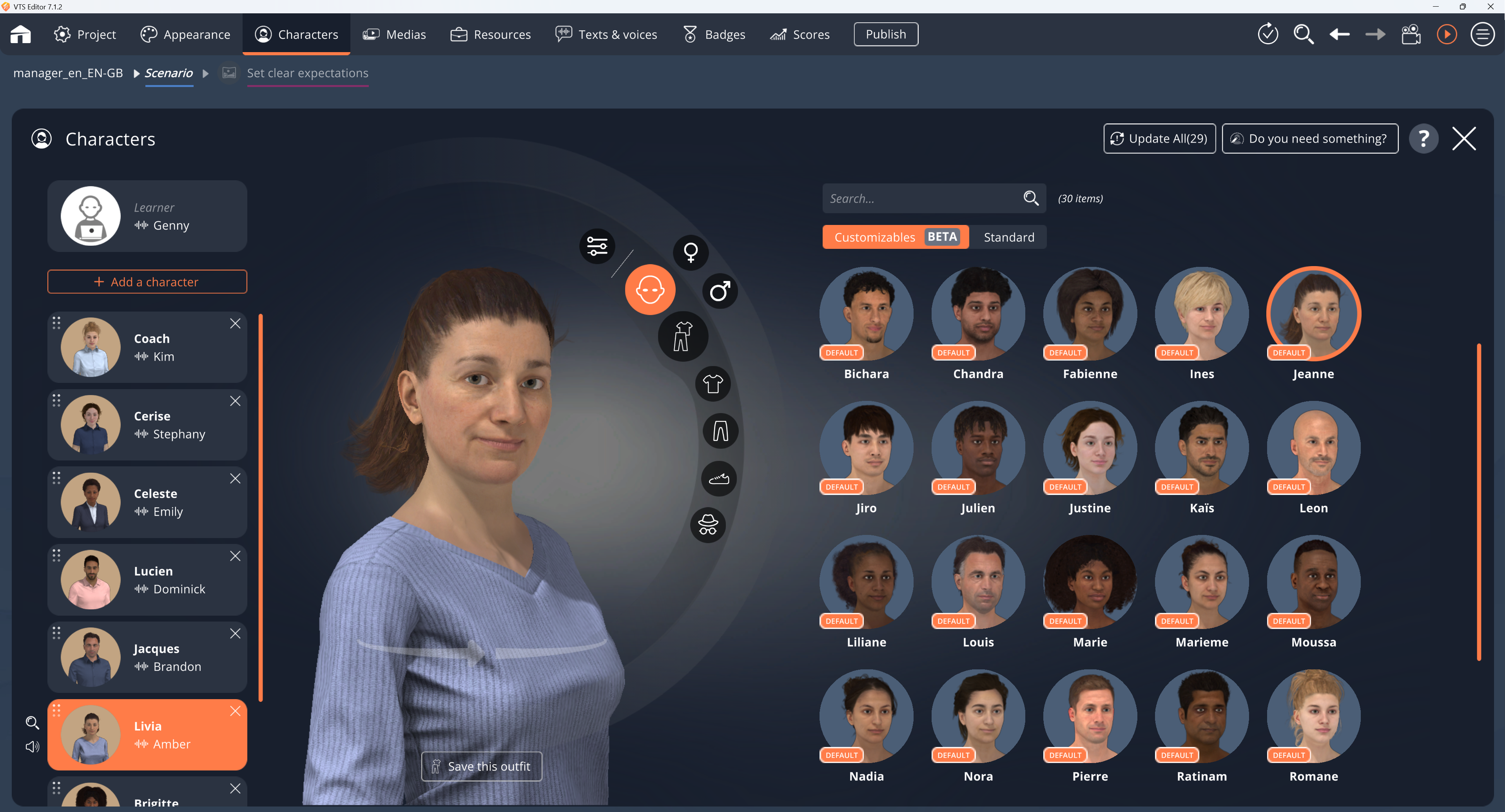Add a character to the scenario
Screen dimensions: 1505x812
[147, 281]
